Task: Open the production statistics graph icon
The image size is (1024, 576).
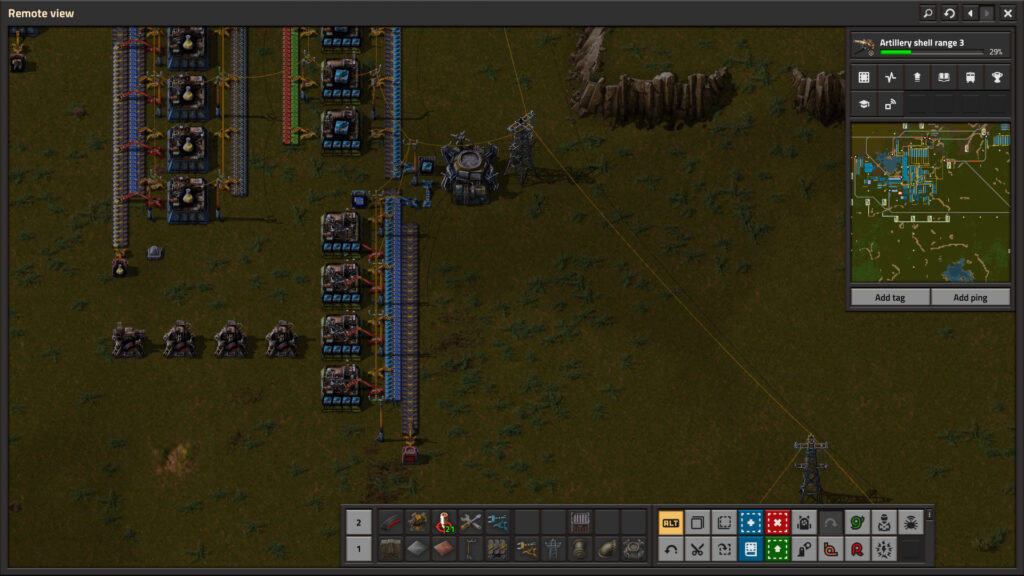Action: [891, 77]
